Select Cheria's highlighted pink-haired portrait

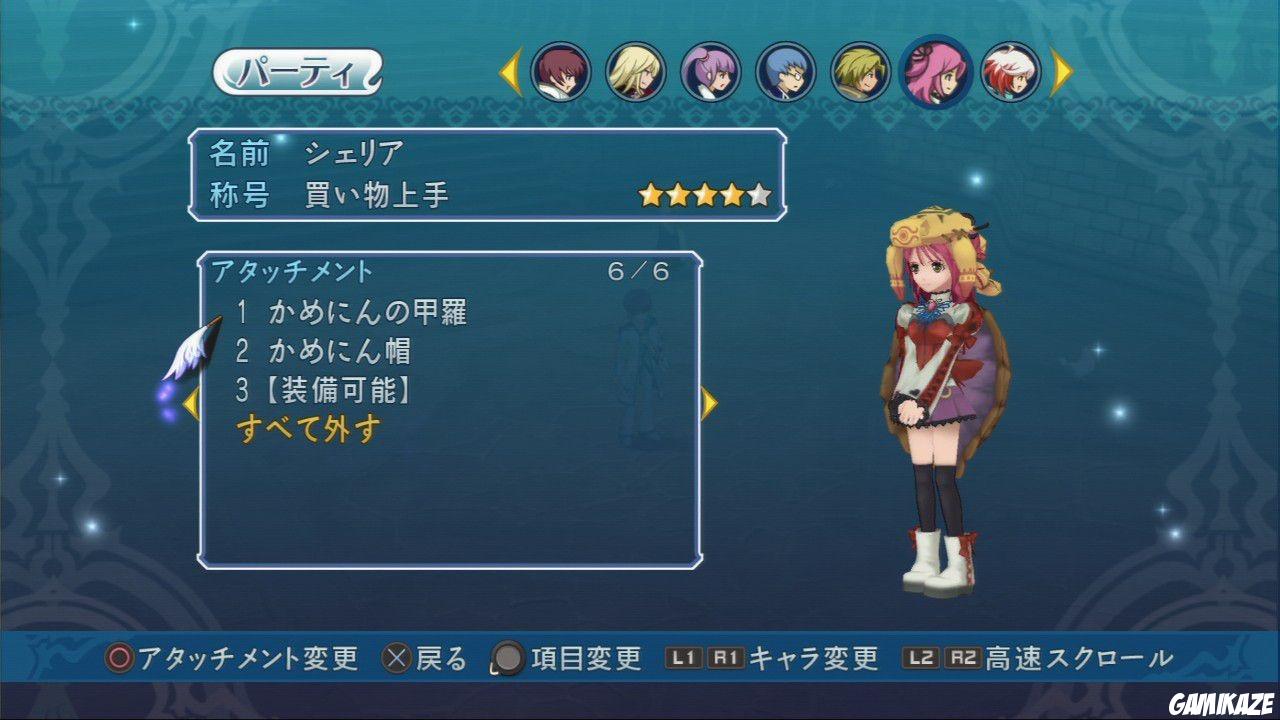pyautogui.click(x=938, y=72)
